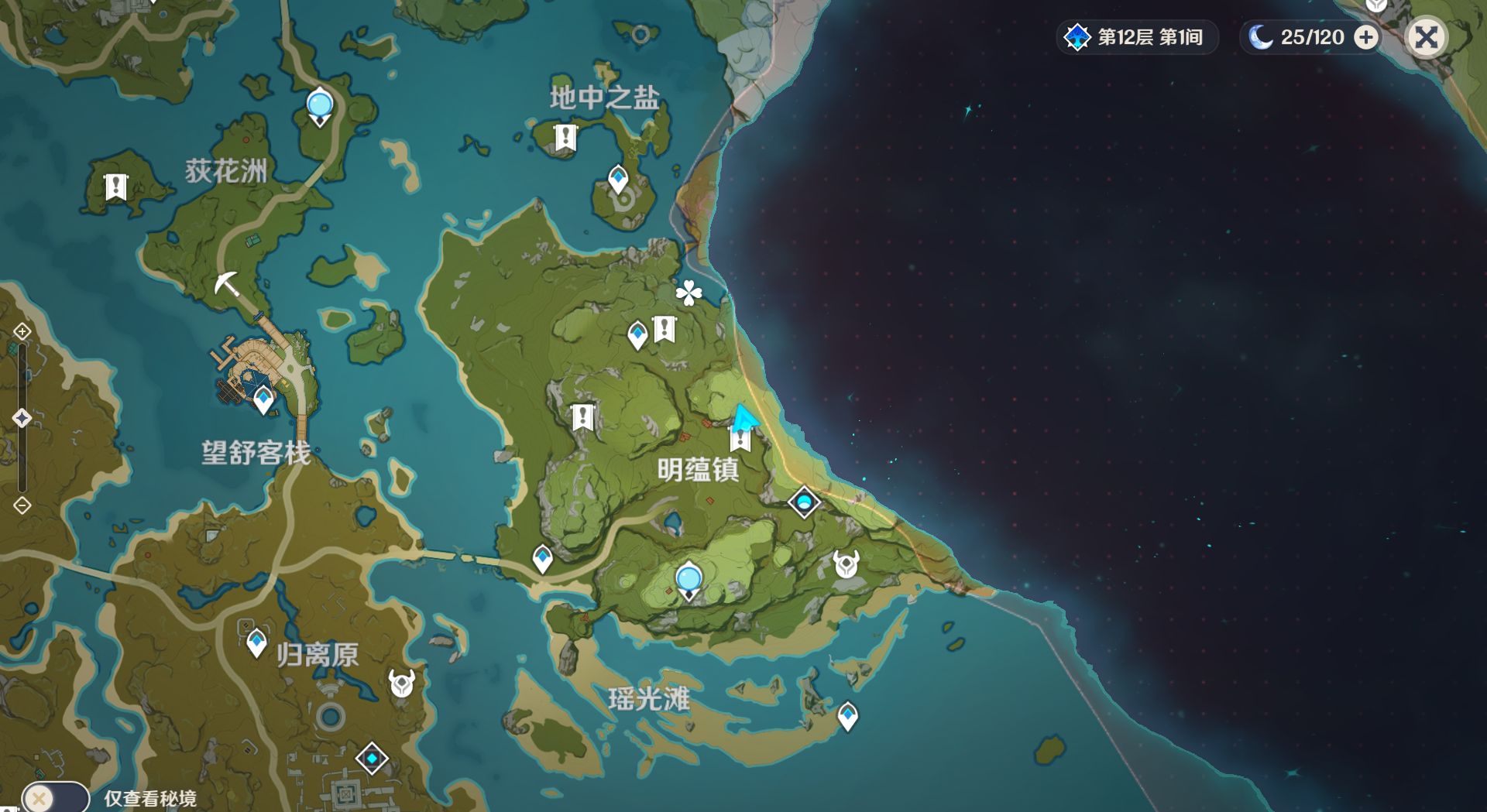Click the zoom-in button above the zoom slider
Screen dimensions: 1487x812
pos(22,332)
